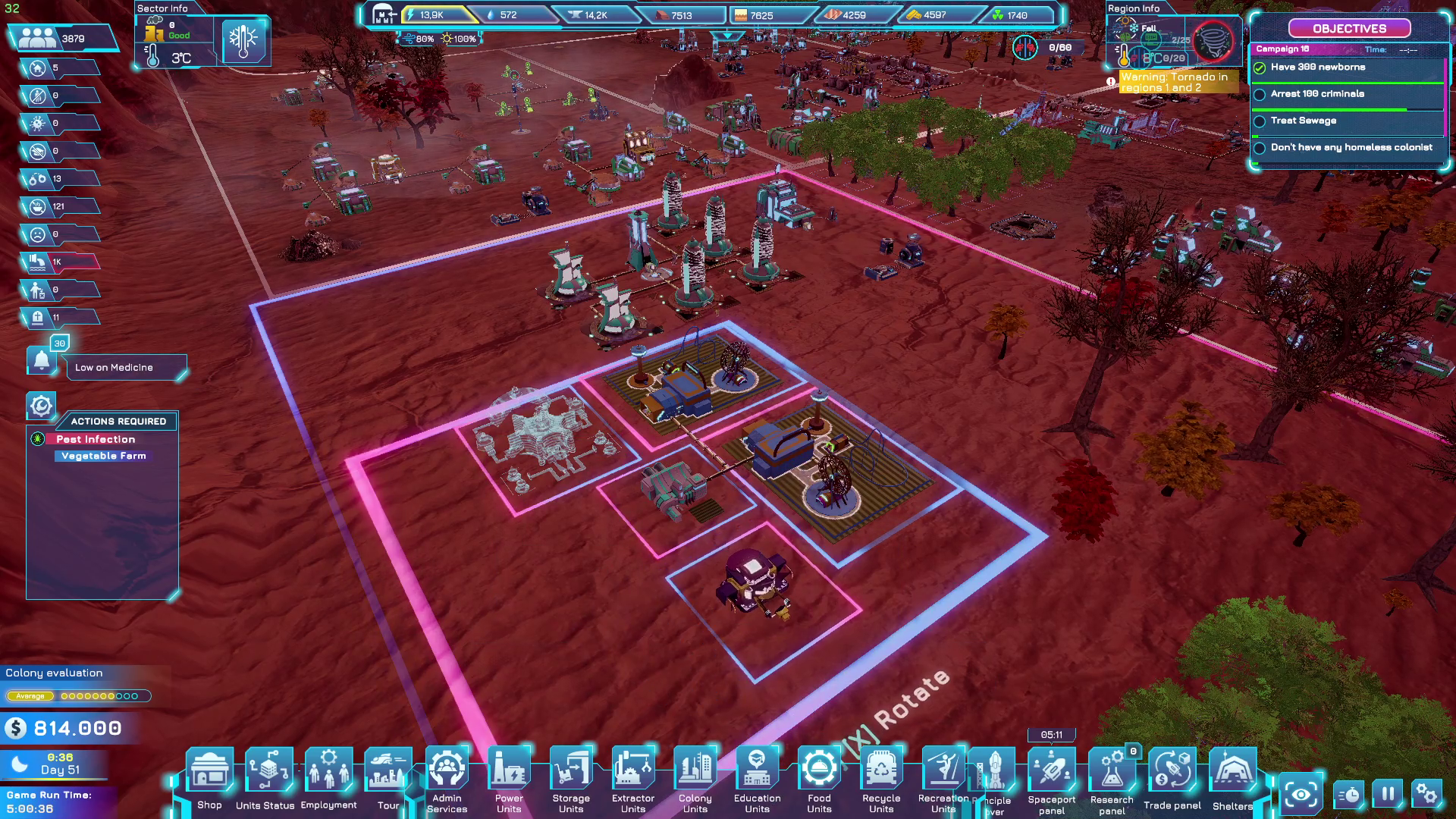This screenshot has width=1456, height=819.
Task: Open the Spaceport panel
Action: tap(1052, 772)
